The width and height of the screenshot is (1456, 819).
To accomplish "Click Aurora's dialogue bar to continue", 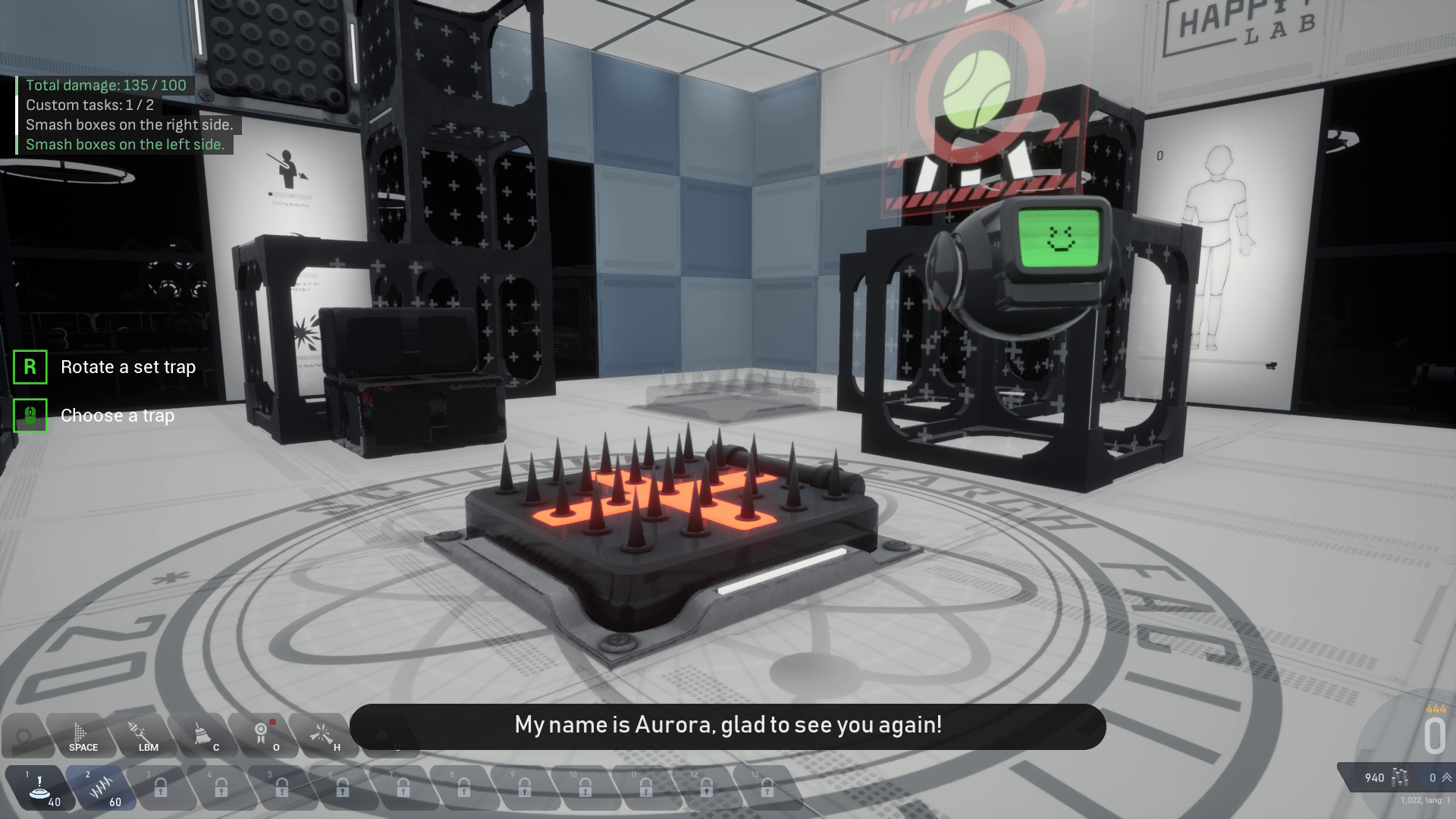I will tap(728, 726).
